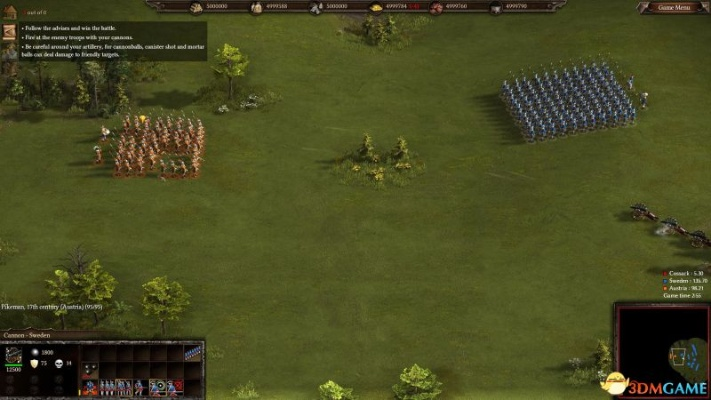This screenshot has width=711, height=400.
Task: Select the blue soldier formation icon
Action: tap(193, 352)
